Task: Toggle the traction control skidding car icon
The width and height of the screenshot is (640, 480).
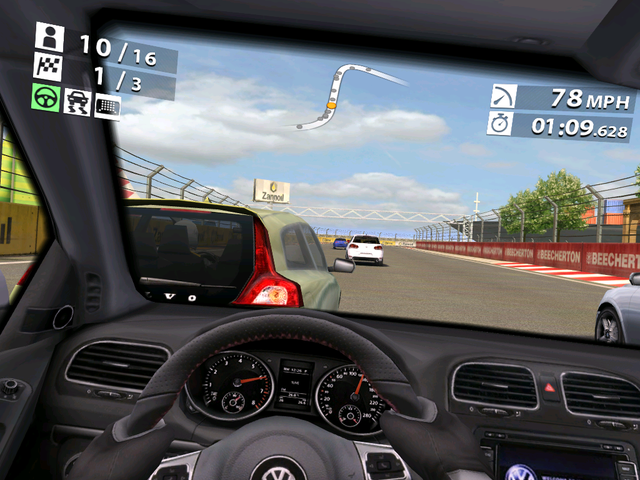Action: pos(77,101)
